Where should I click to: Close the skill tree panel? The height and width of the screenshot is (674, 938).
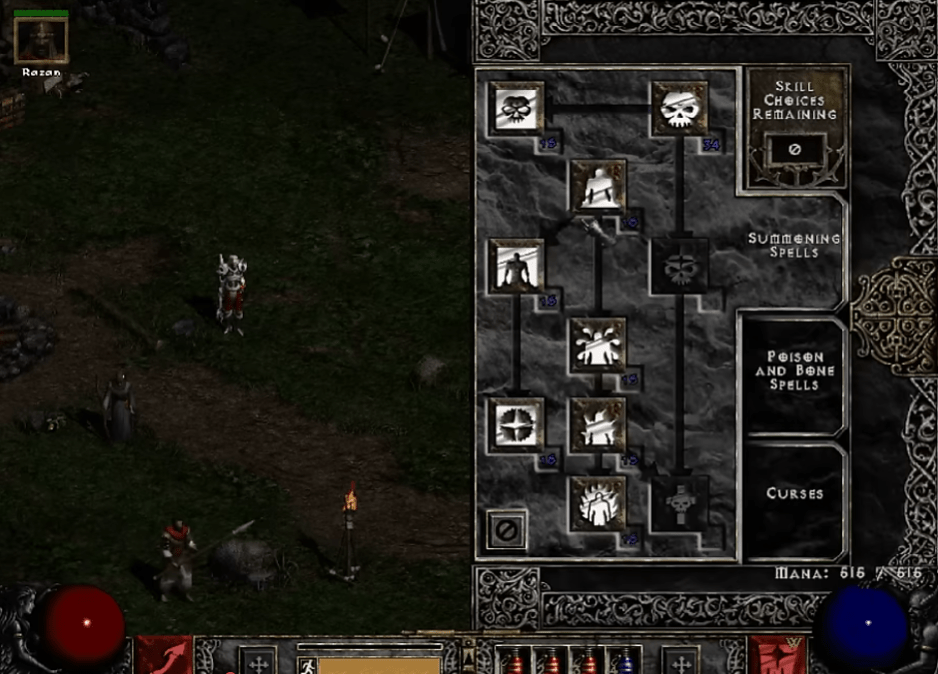(507, 530)
